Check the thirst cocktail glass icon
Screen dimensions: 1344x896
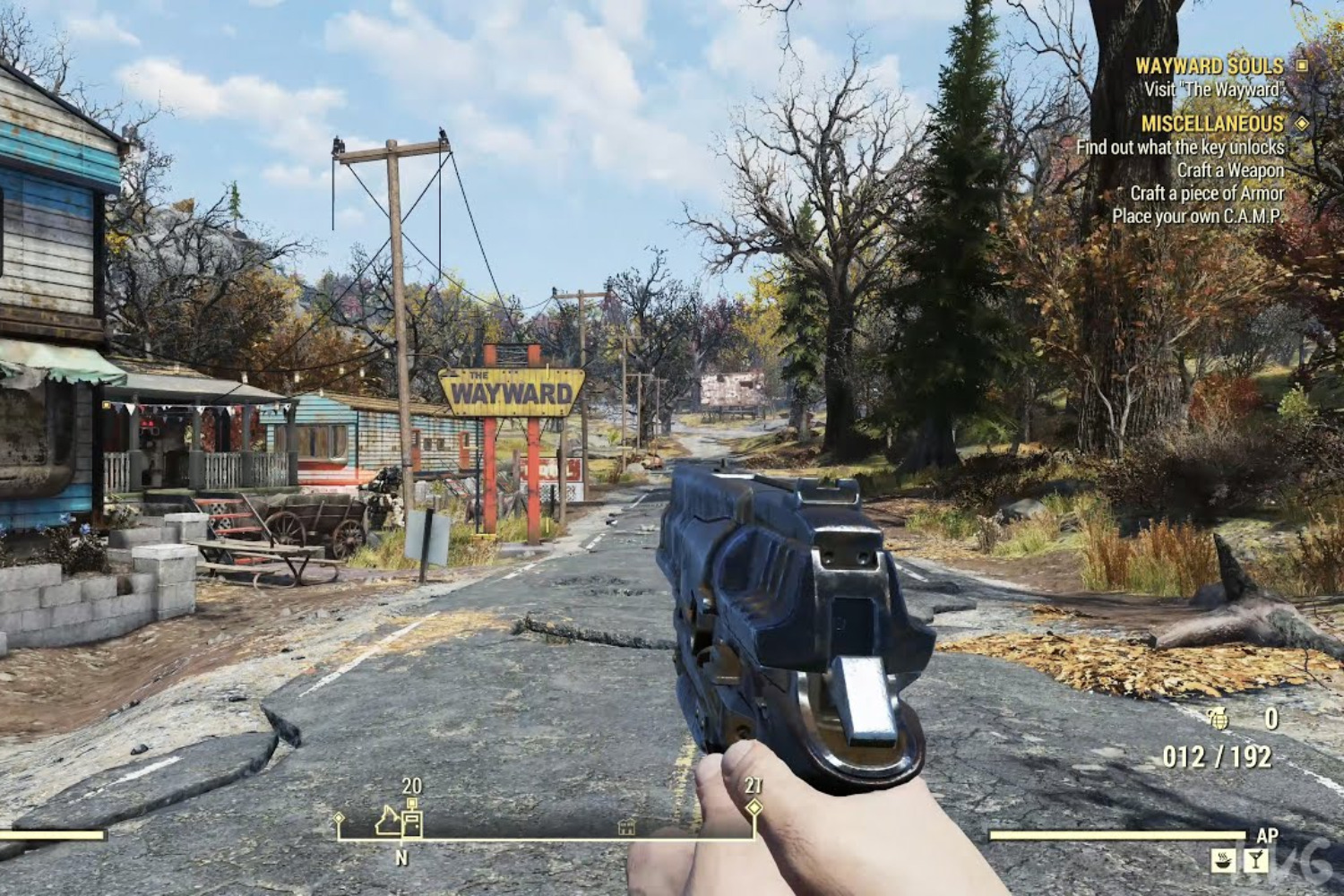[x=1256, y=860]
